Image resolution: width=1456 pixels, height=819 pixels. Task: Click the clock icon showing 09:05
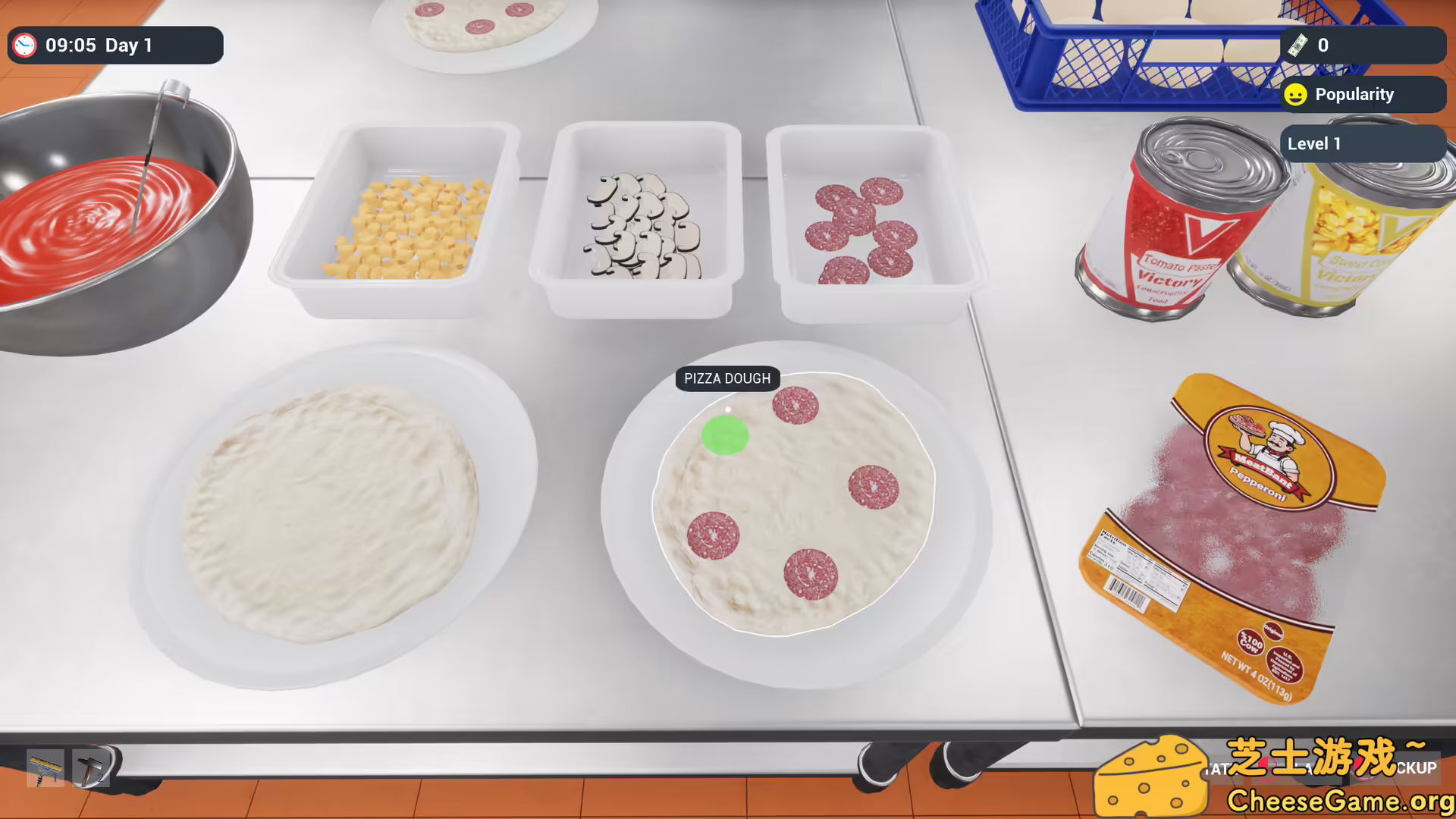click(25, 45)
